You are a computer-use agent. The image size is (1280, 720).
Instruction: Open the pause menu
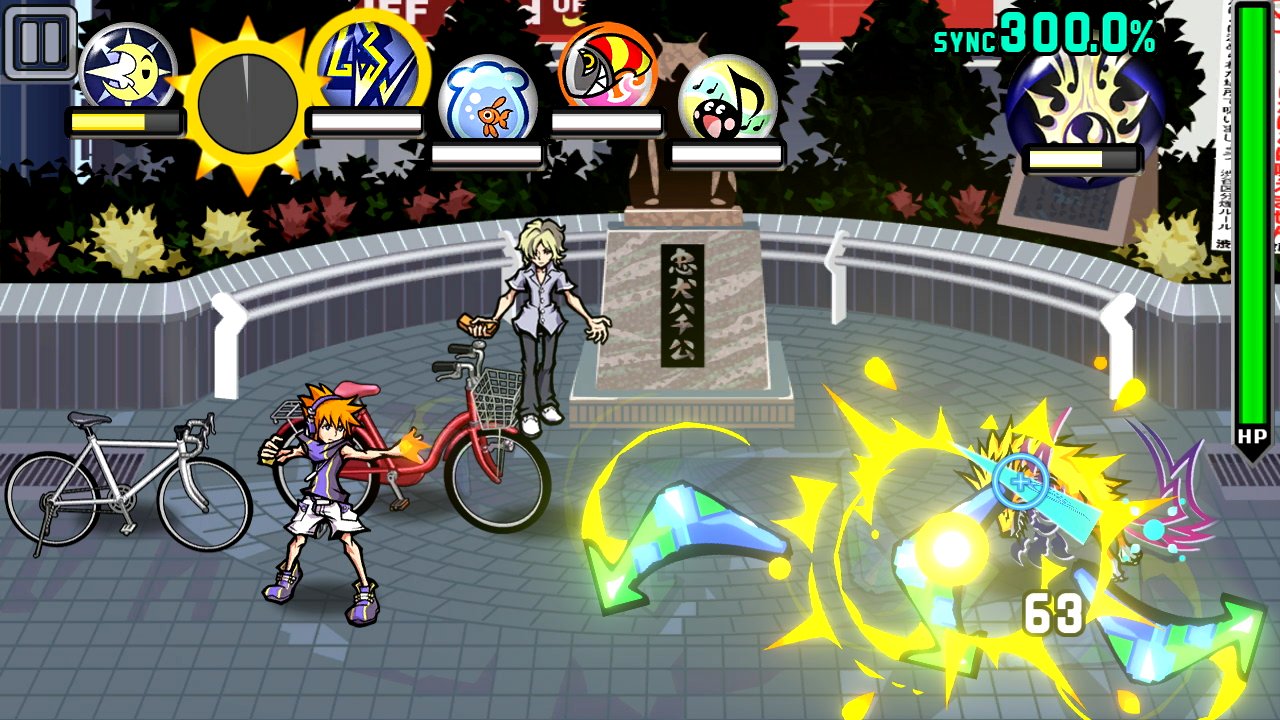point(40,40)
